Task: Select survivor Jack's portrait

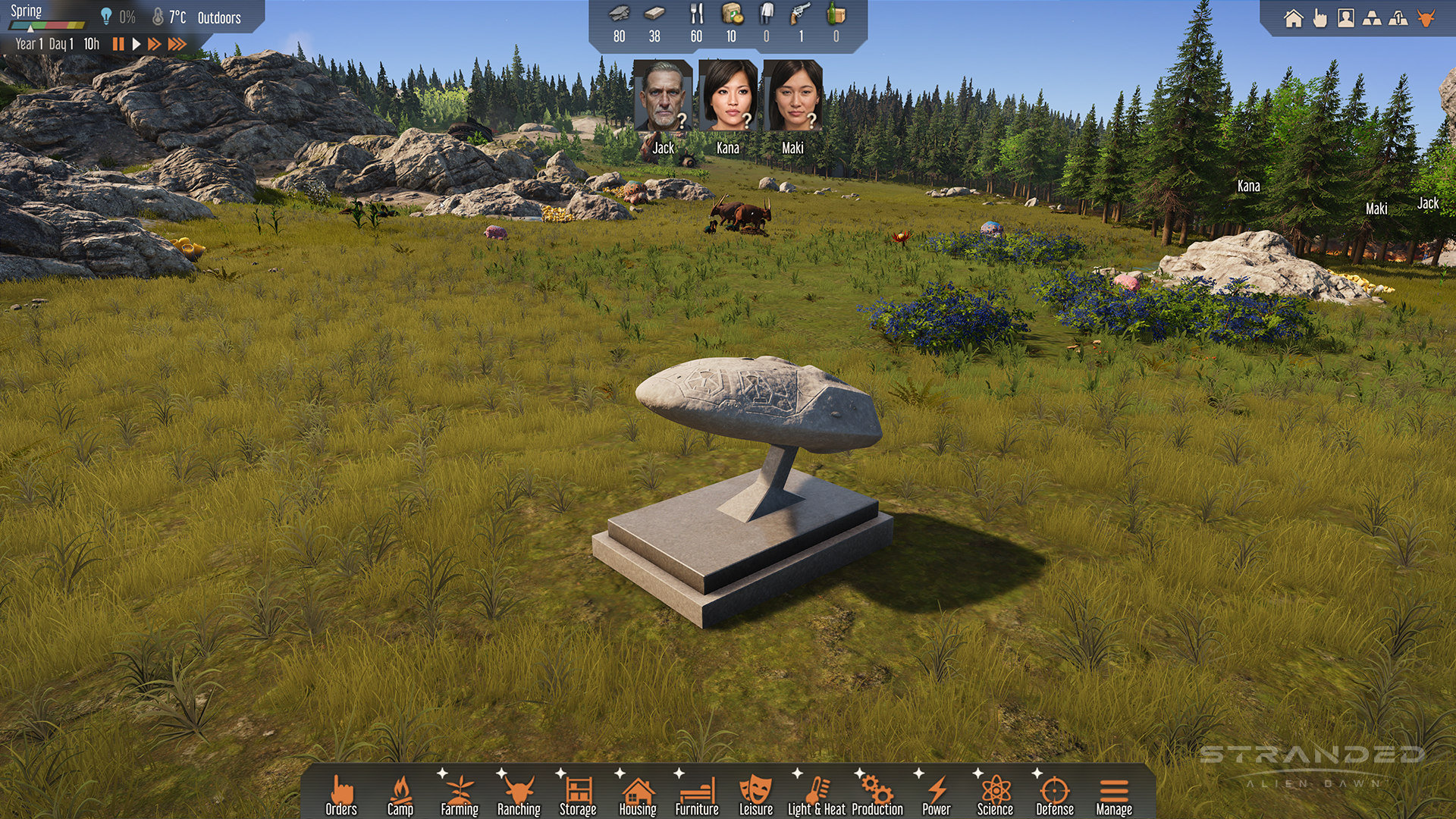Action: coord(663,96)
